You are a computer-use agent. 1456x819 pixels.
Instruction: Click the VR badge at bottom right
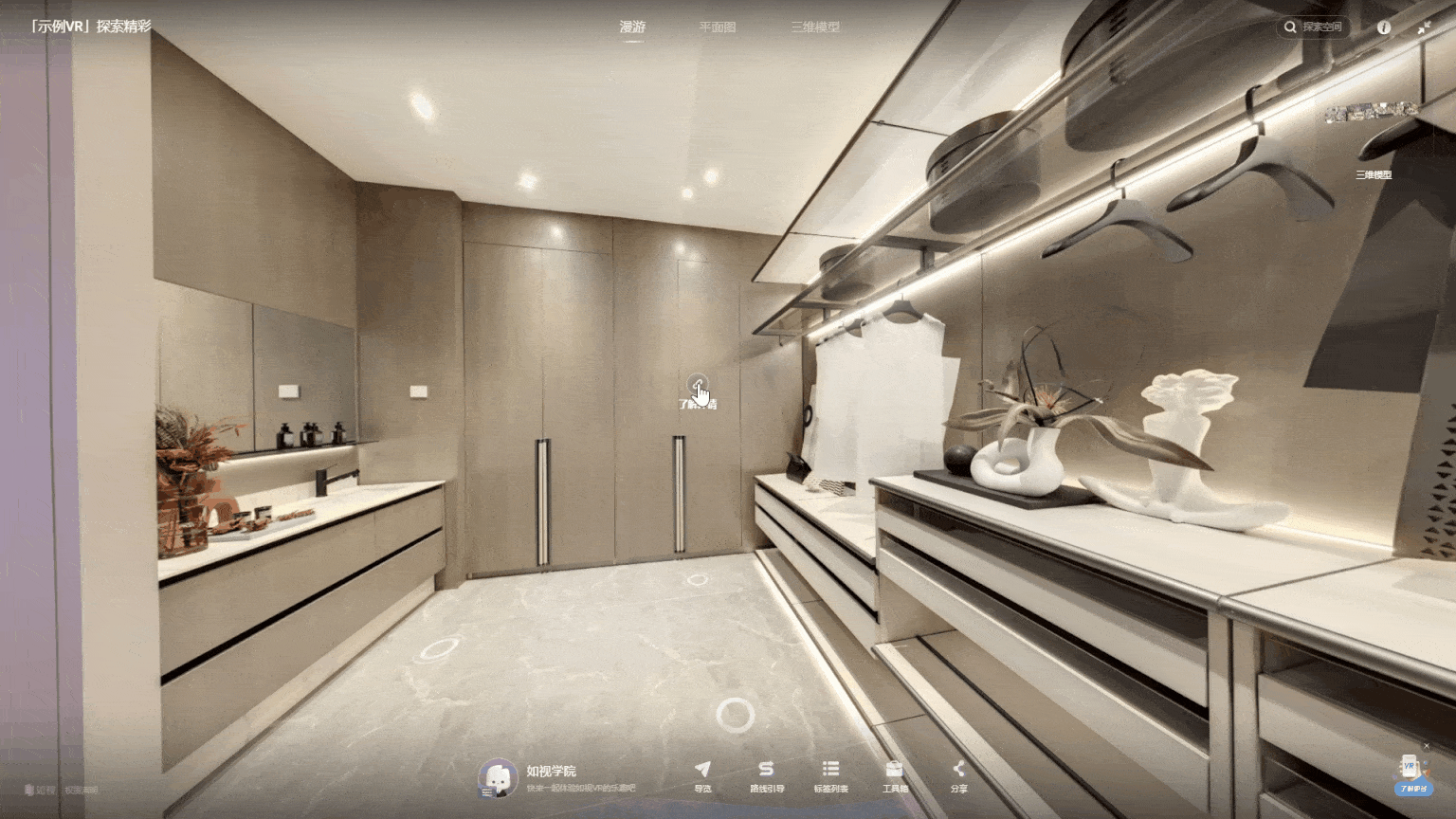click(x=1410, y=770)
